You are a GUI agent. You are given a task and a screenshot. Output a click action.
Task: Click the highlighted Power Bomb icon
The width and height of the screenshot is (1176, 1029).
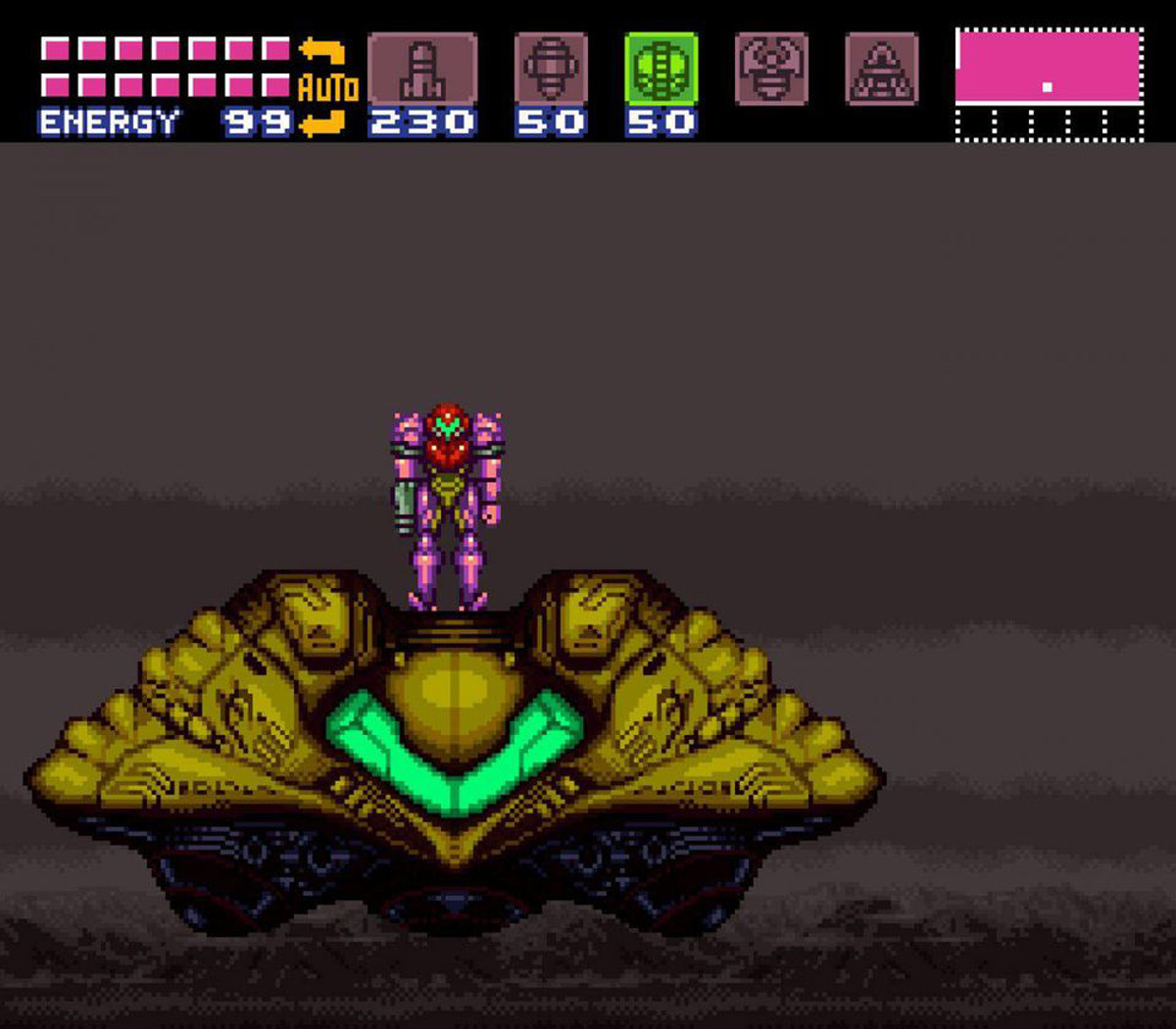click(661, 69)
